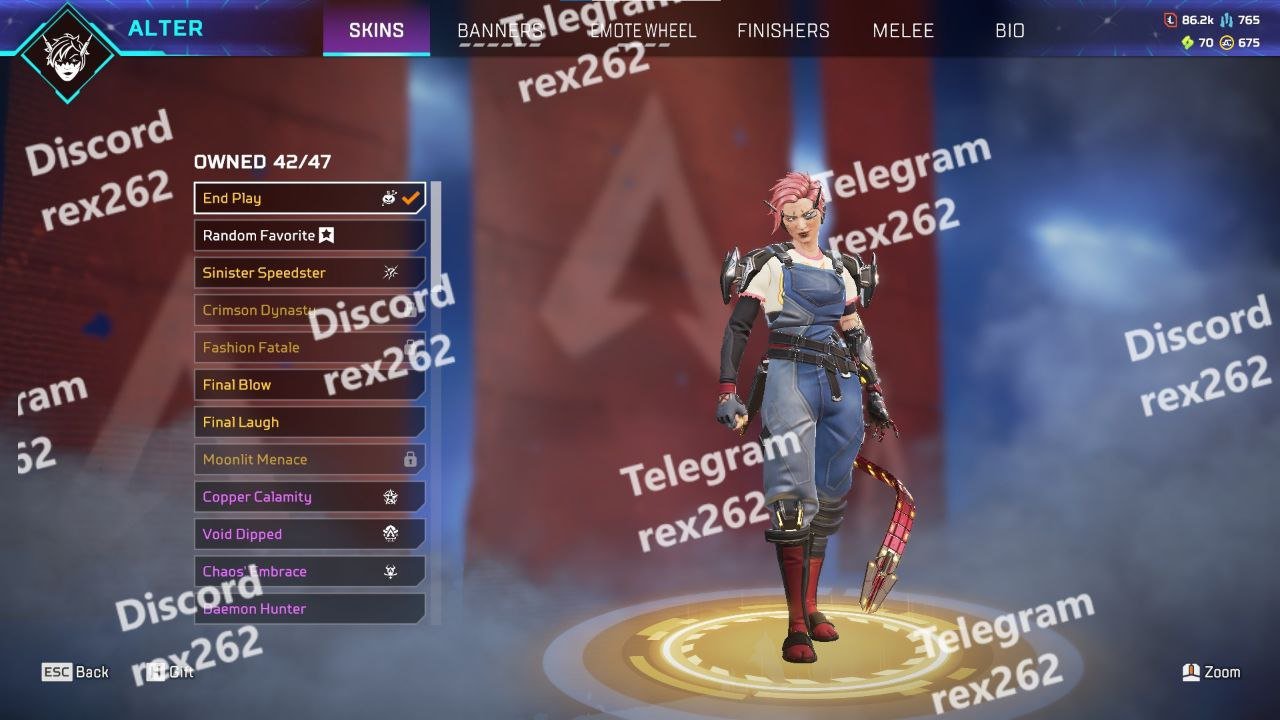Choose the End Play skin

[x=309, y=198]
